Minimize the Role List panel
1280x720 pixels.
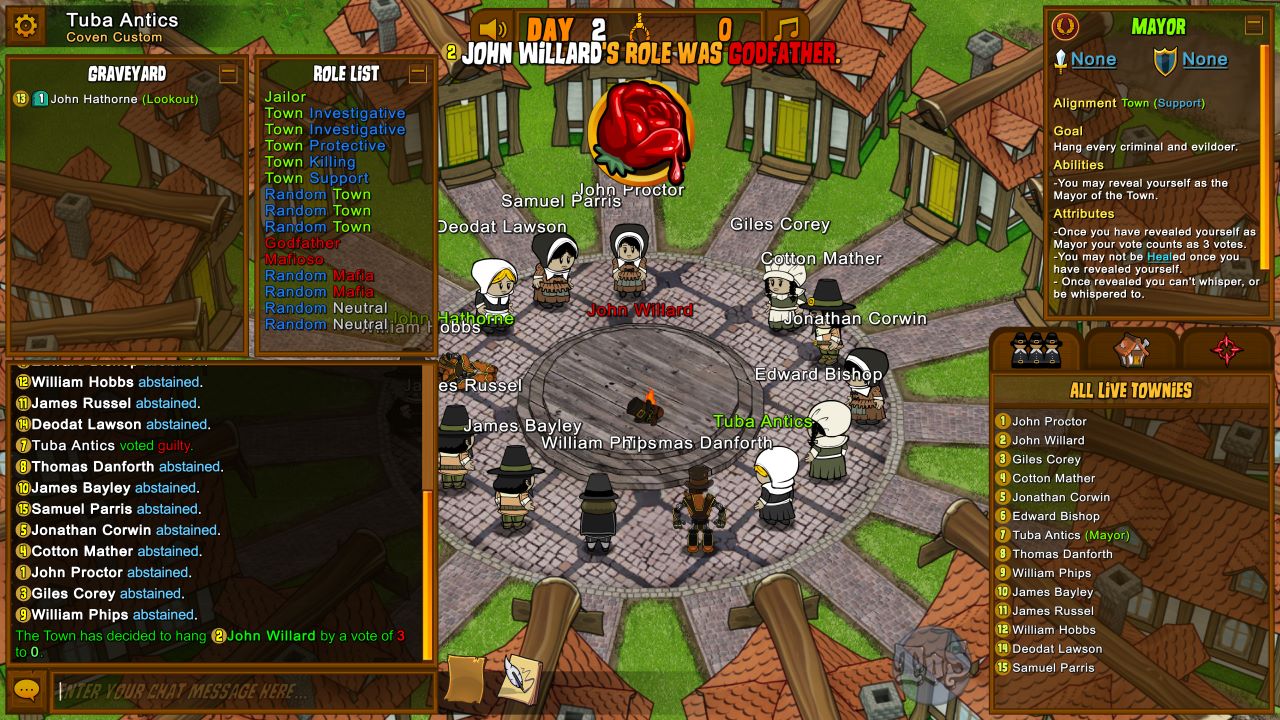click(x=418, y=73)
